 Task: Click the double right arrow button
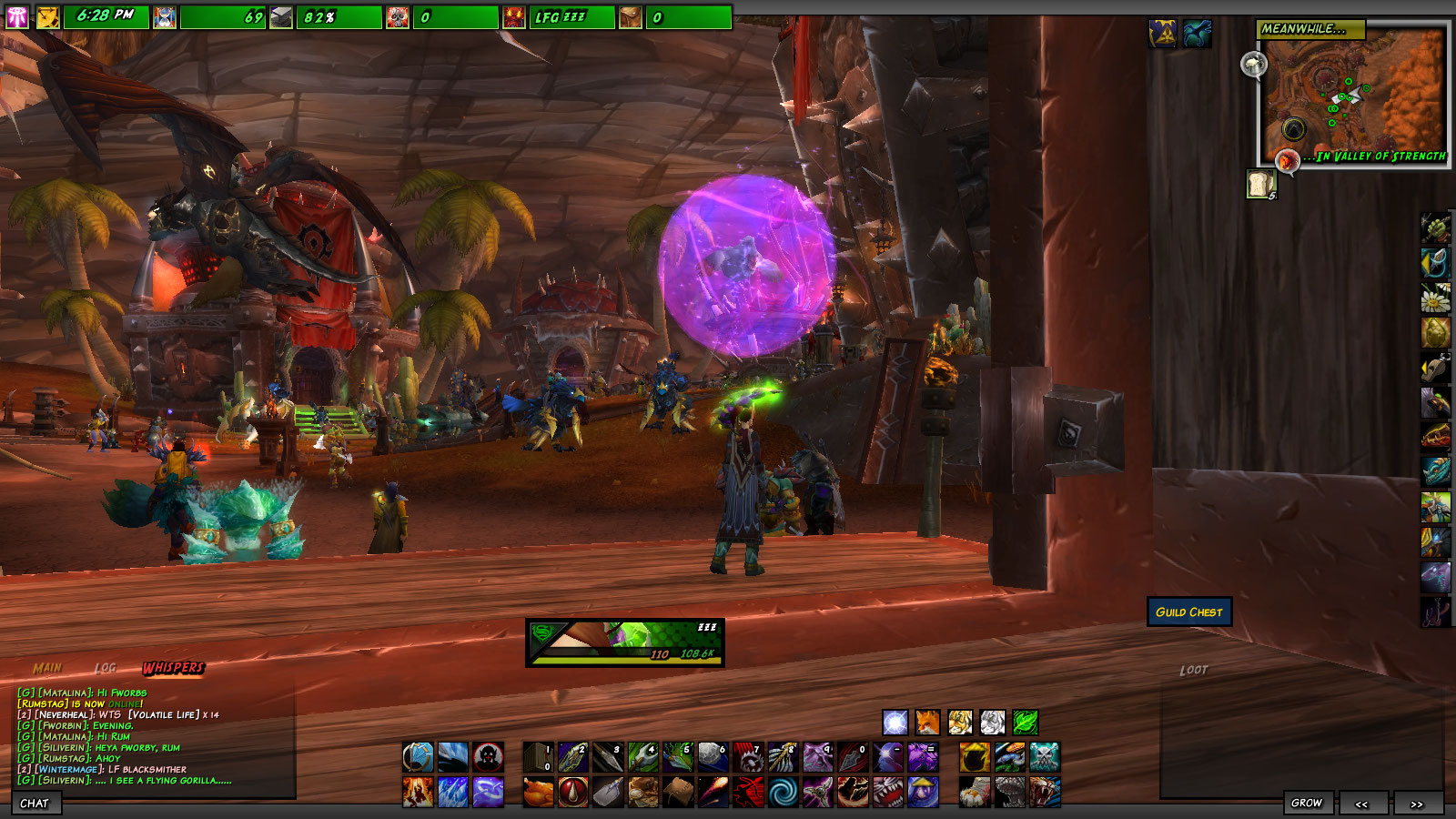point(1416,804)
